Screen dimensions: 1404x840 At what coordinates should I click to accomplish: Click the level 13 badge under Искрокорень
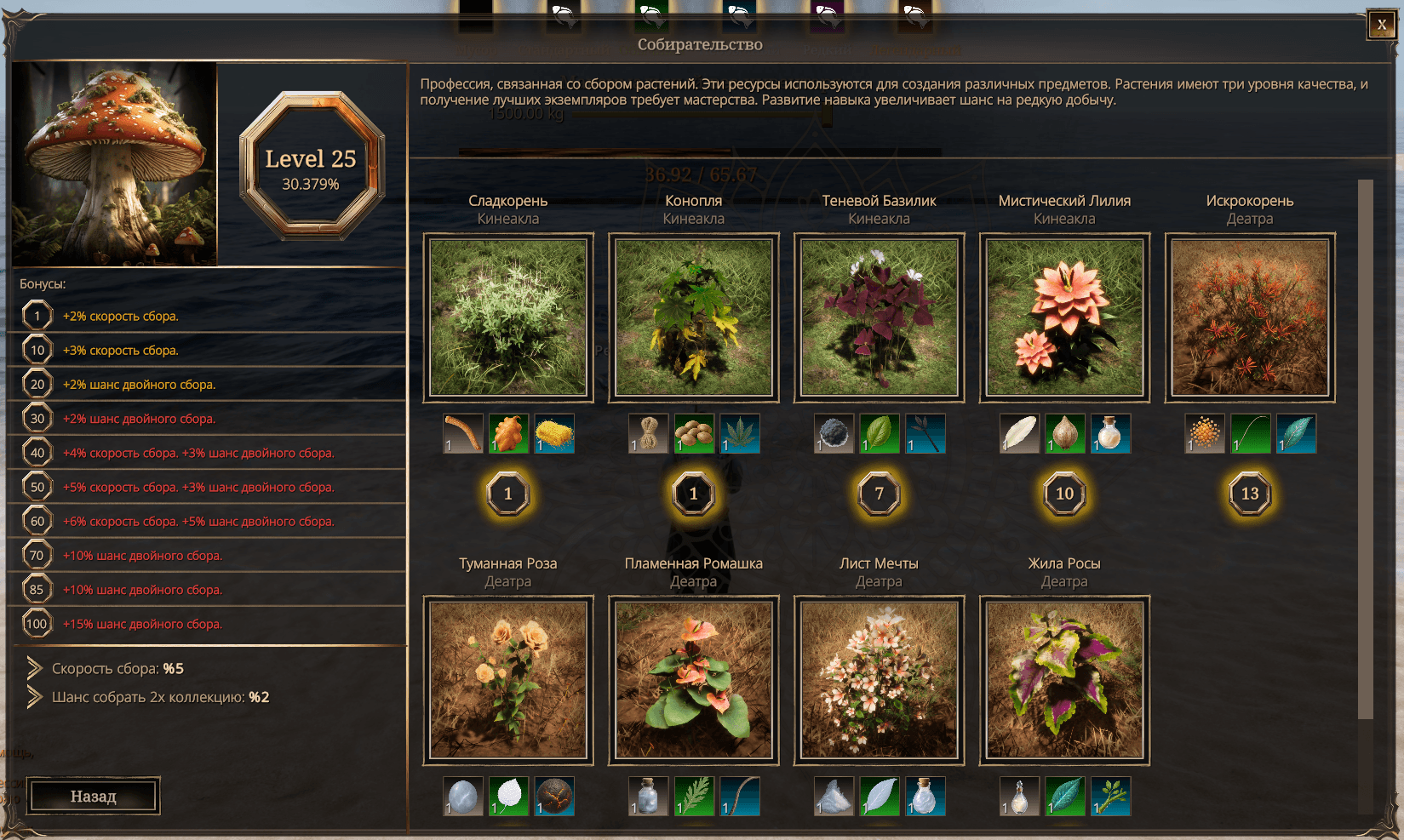[1249, 494]
